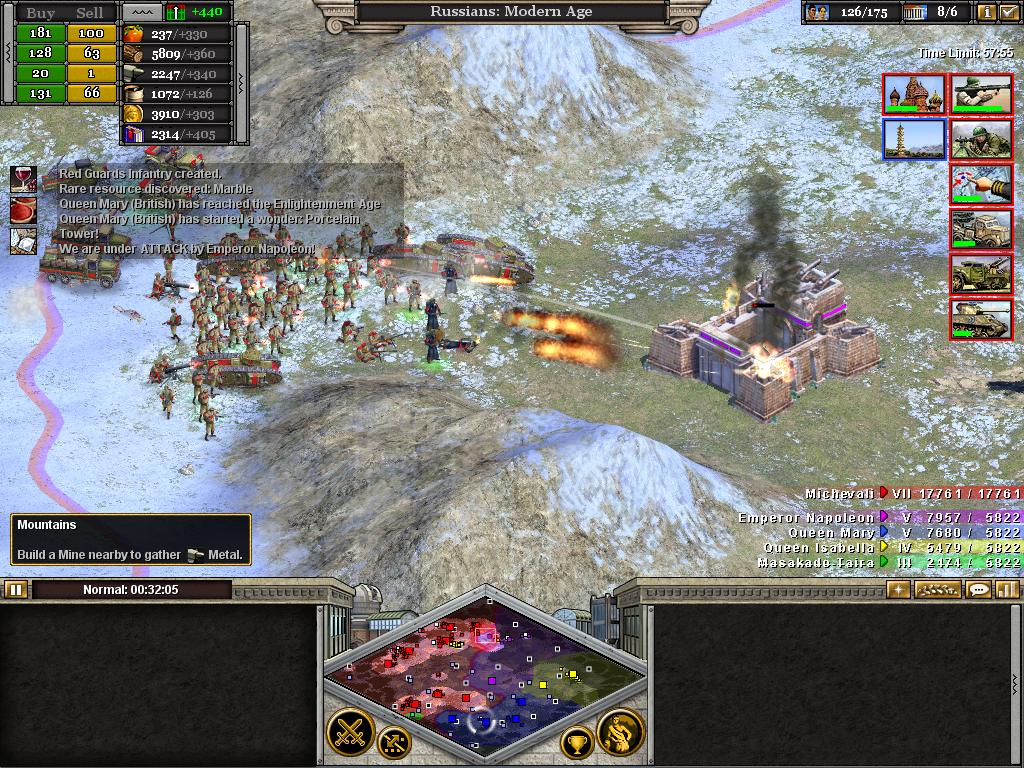Select the wine glass rare resource icon
1024x768 pixels.
point(23,179)
